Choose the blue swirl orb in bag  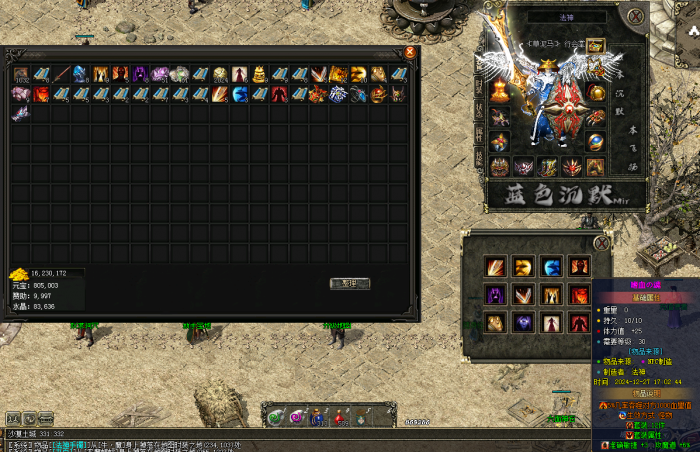[x=240, y=94]
